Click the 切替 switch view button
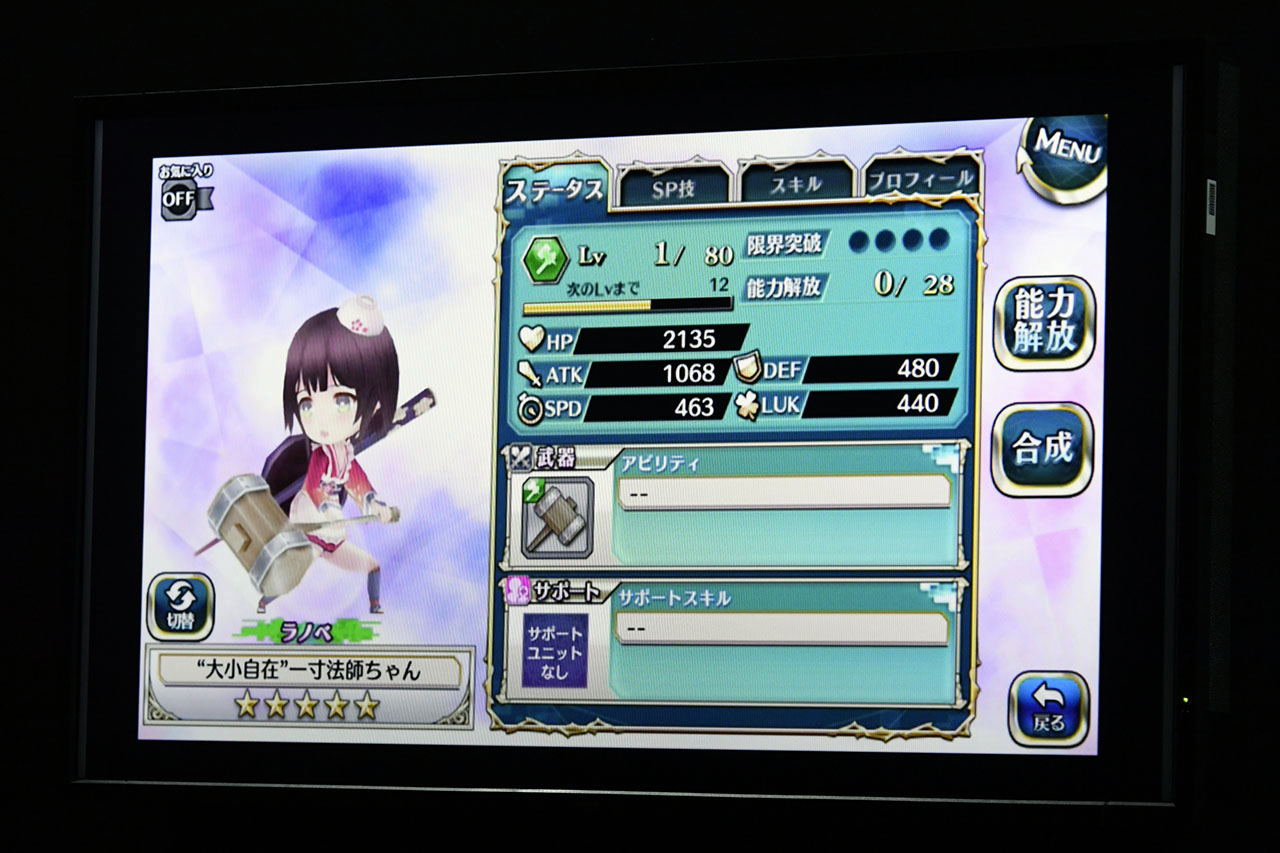 [x=180, y=606]
